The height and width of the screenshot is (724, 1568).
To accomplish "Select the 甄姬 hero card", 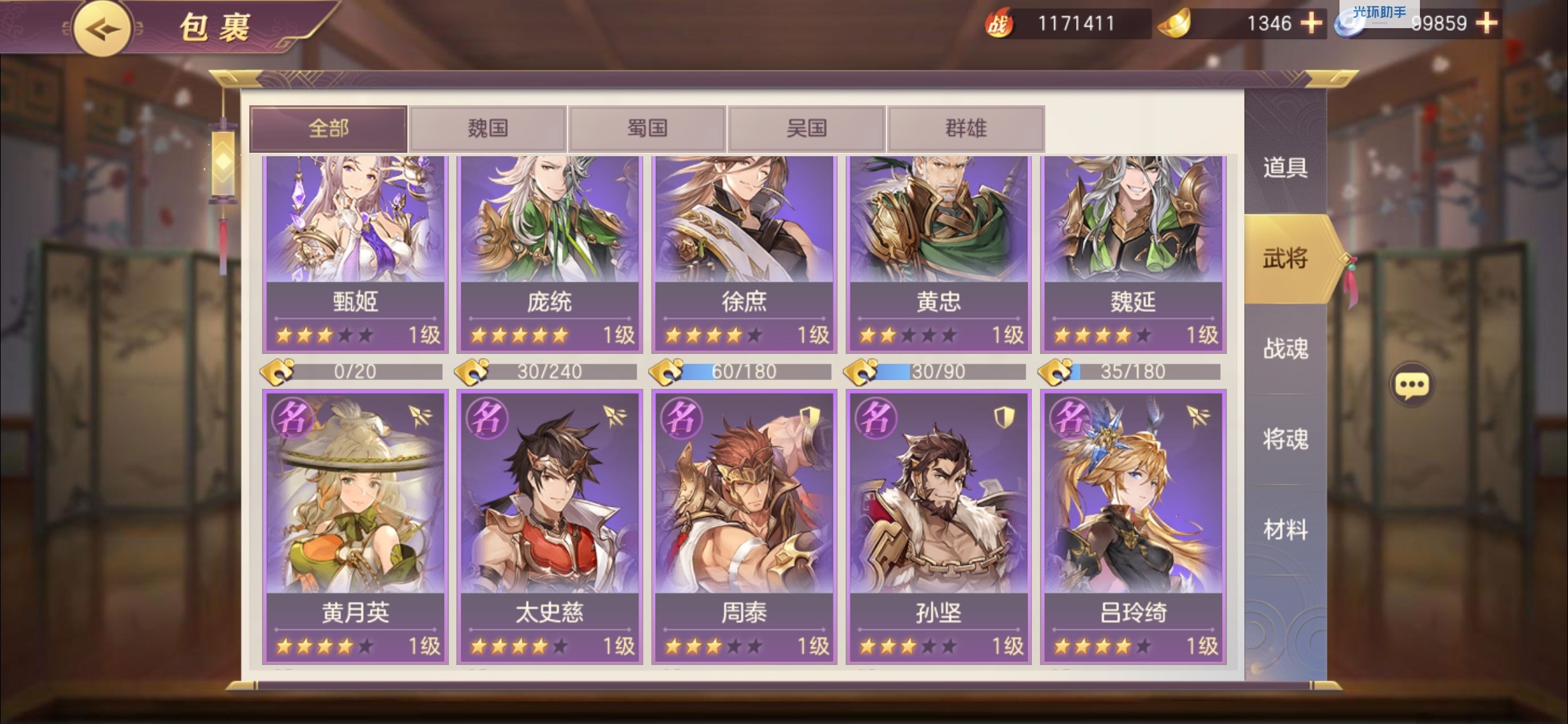I will pyautogui.click(x=355, y=253).
